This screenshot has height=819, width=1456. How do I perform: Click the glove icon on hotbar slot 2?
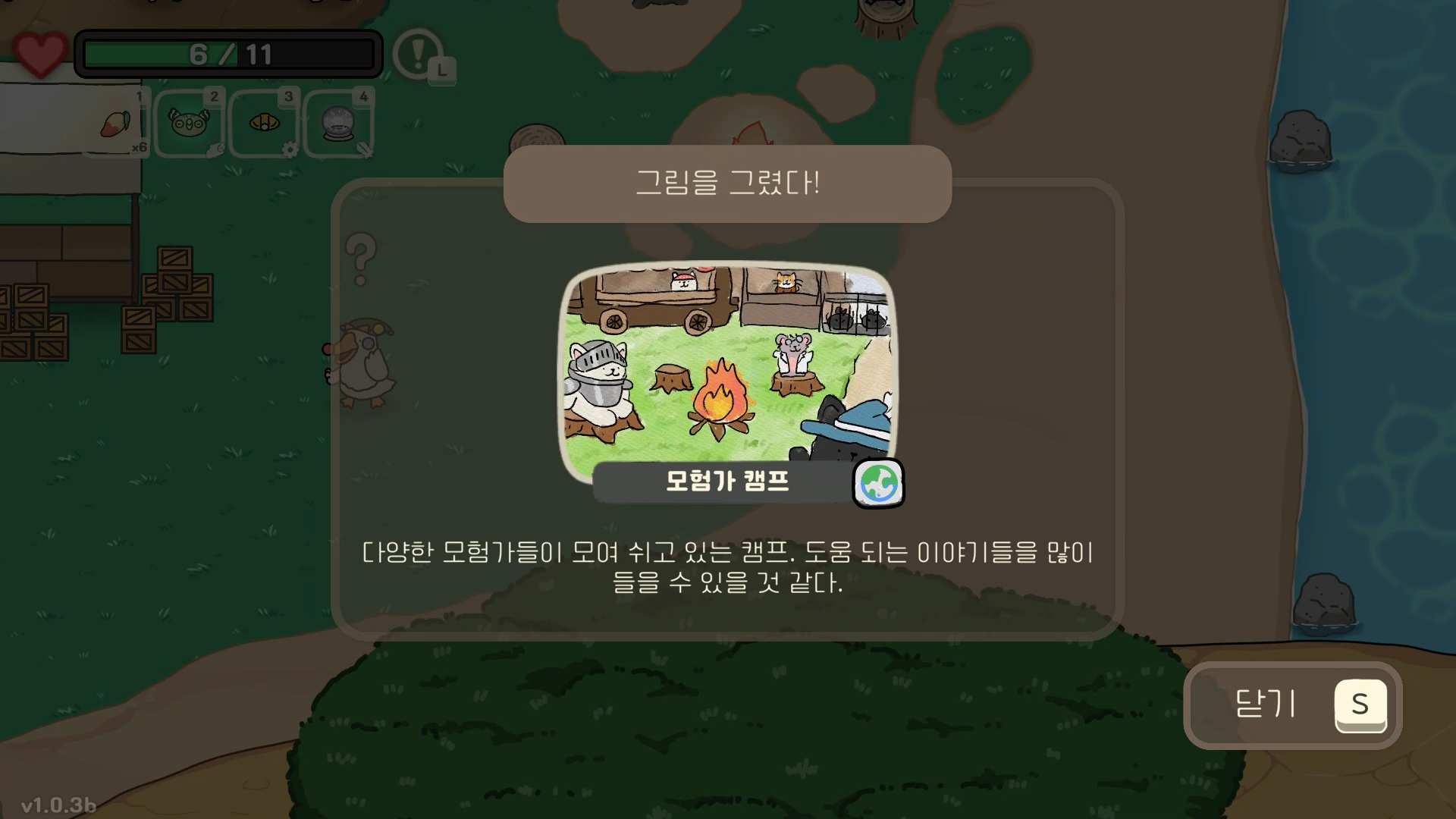point(215,152)
